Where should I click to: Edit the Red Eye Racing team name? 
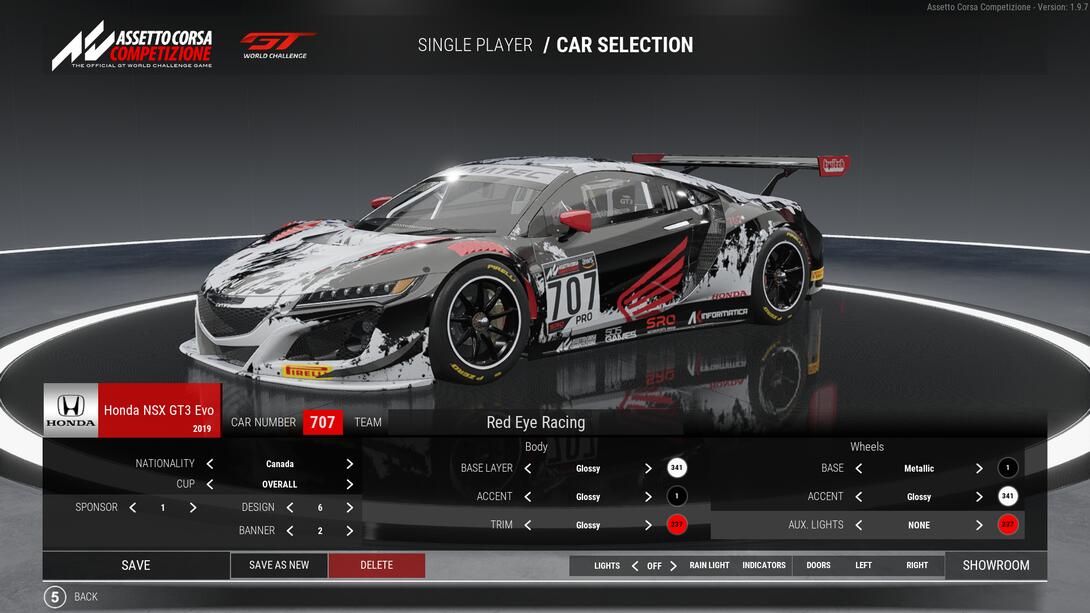click(535, 422)
